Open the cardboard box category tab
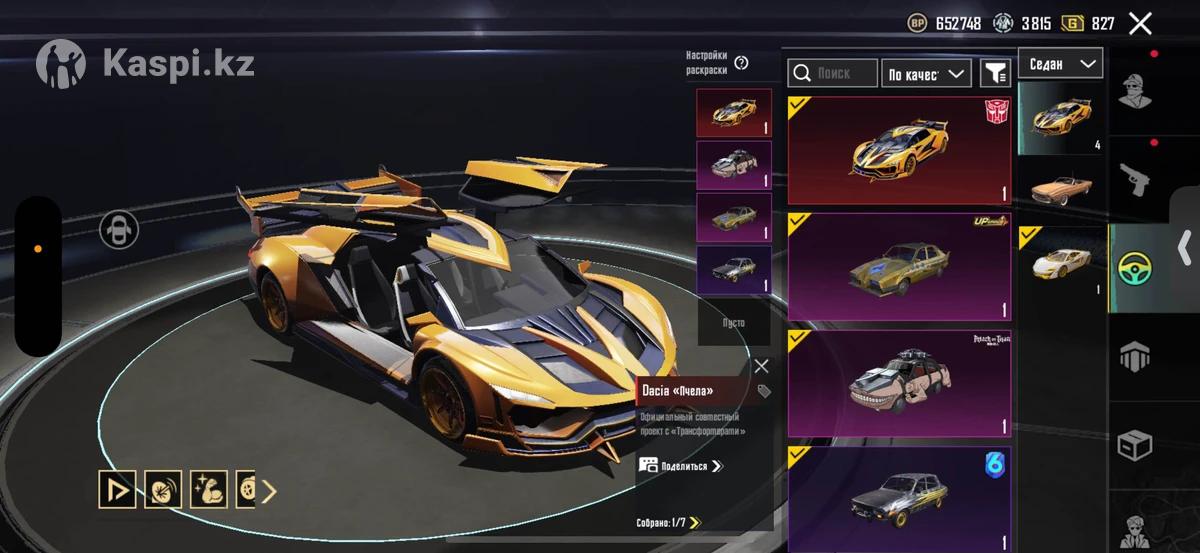 1135,445
